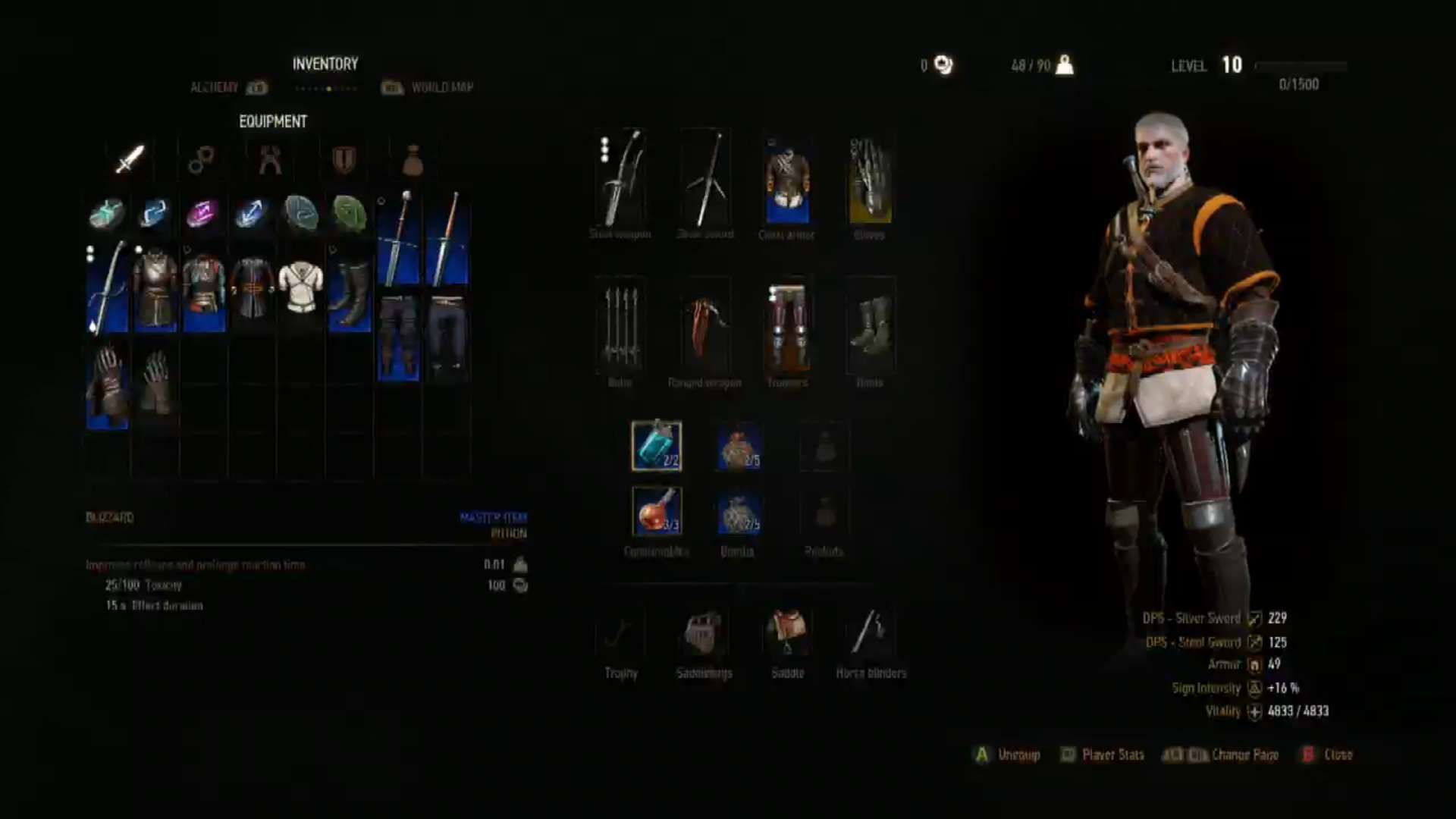
Task: Select the orange potion showing 3/3 charges
Action: point(657,510)
